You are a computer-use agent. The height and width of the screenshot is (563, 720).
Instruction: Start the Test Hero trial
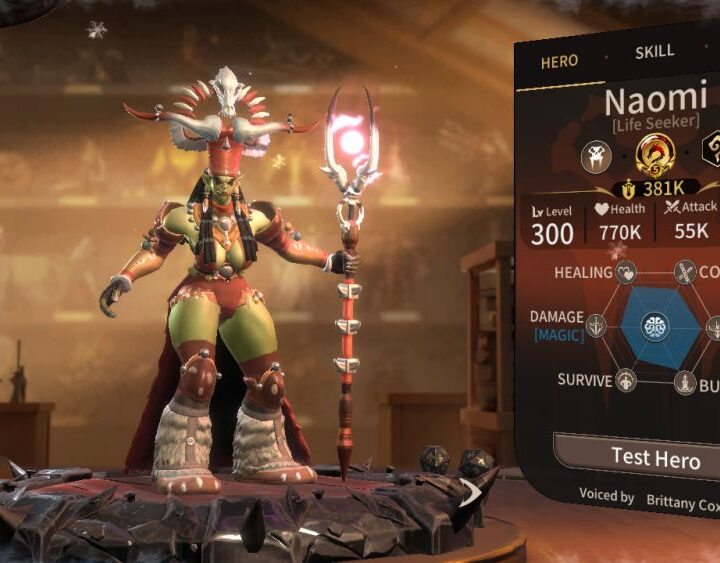click(x=655, y=458)
